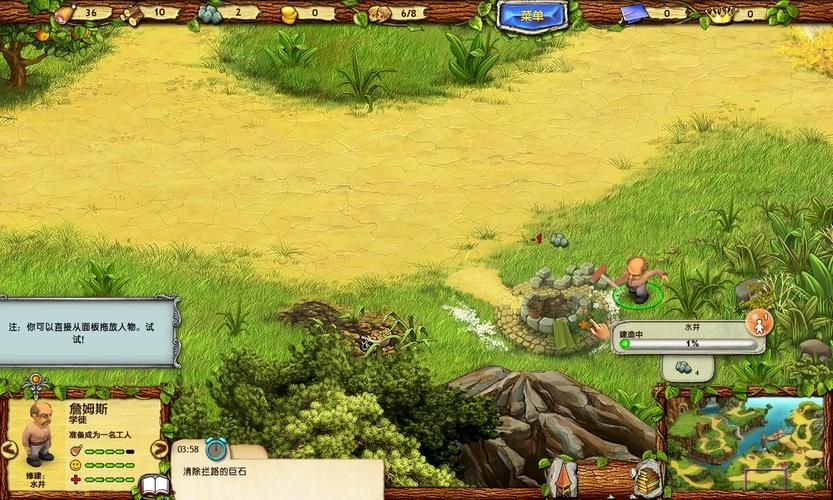Select the 水井 construction progress panel
This screenshot has height=500, width=833.
coord(688,337)
